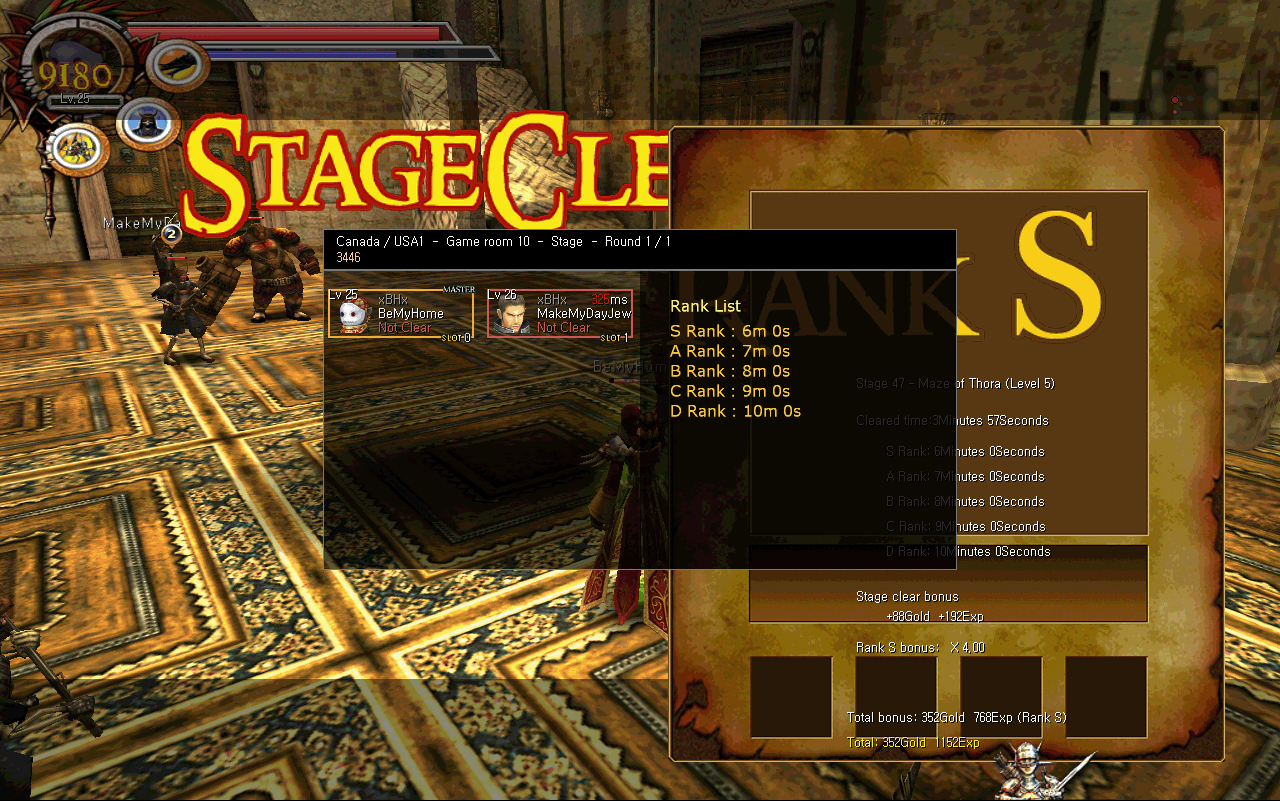Click the spiked creature icon on yellow background
Image resolution: width=1280 pixels, height=801 pixels.
click(x=77, y=147)
